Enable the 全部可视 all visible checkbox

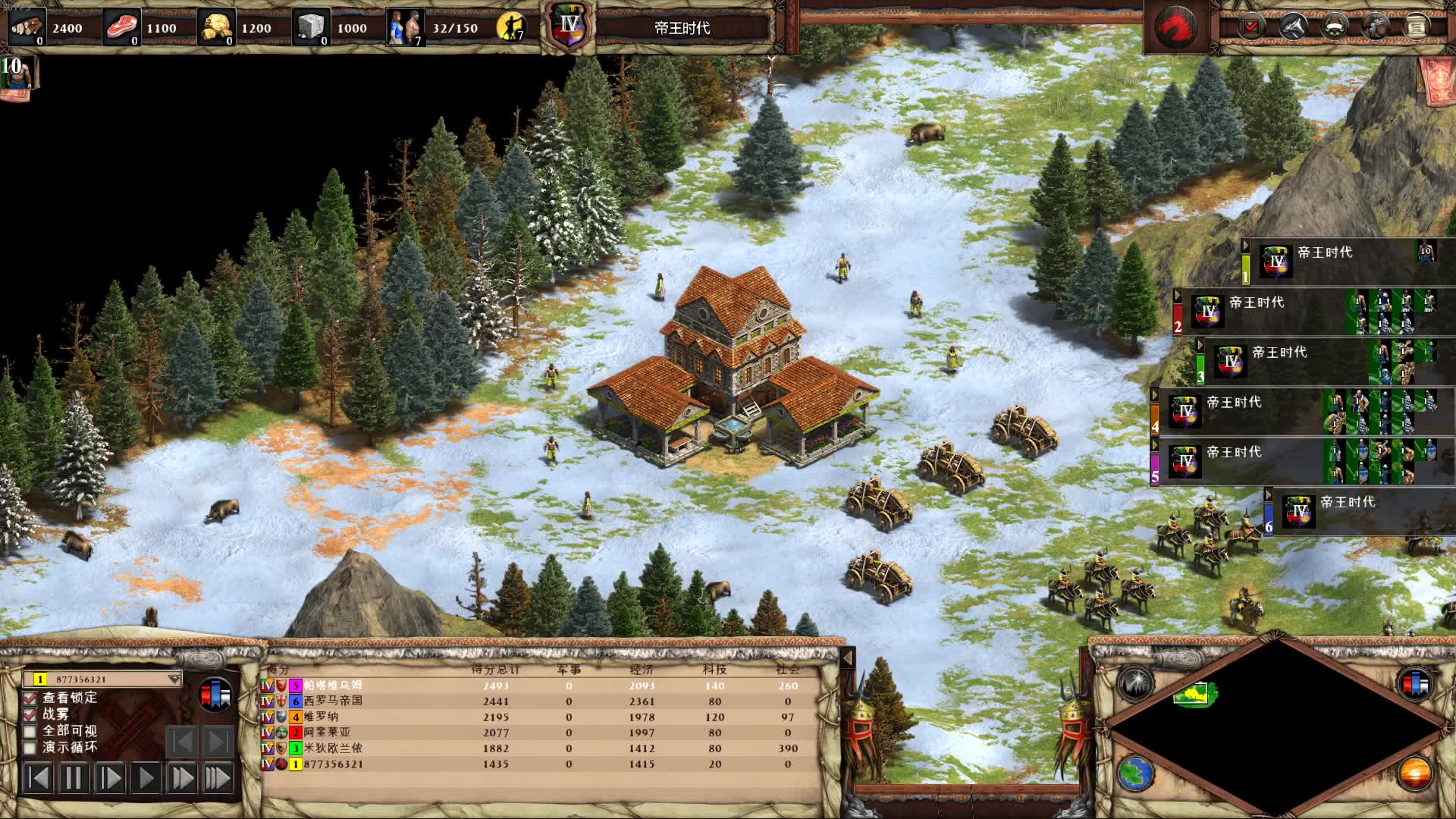(x=30, y=731)
